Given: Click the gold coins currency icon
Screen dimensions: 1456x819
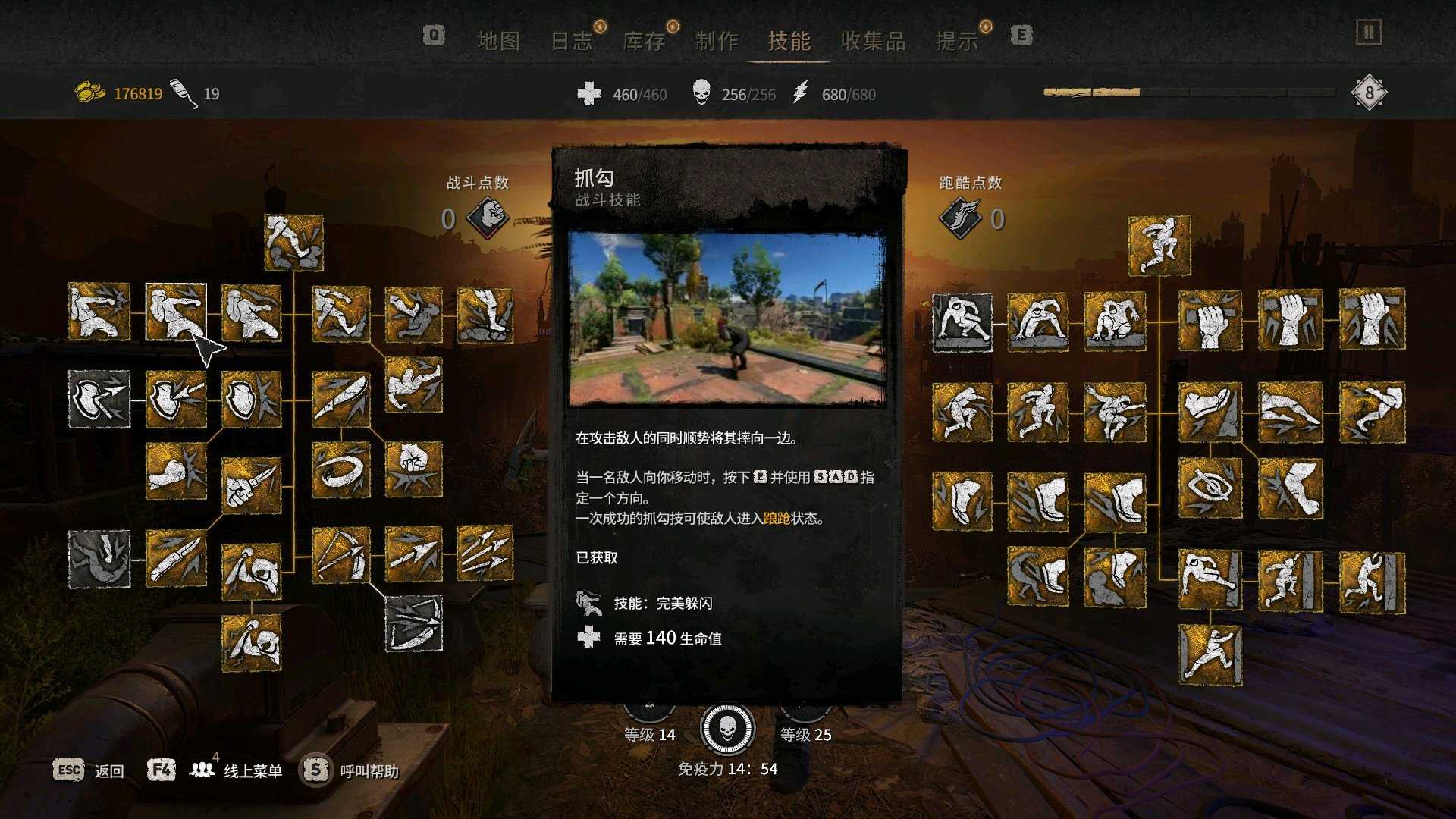Looking at the screenshot, I should click(89, 93).
